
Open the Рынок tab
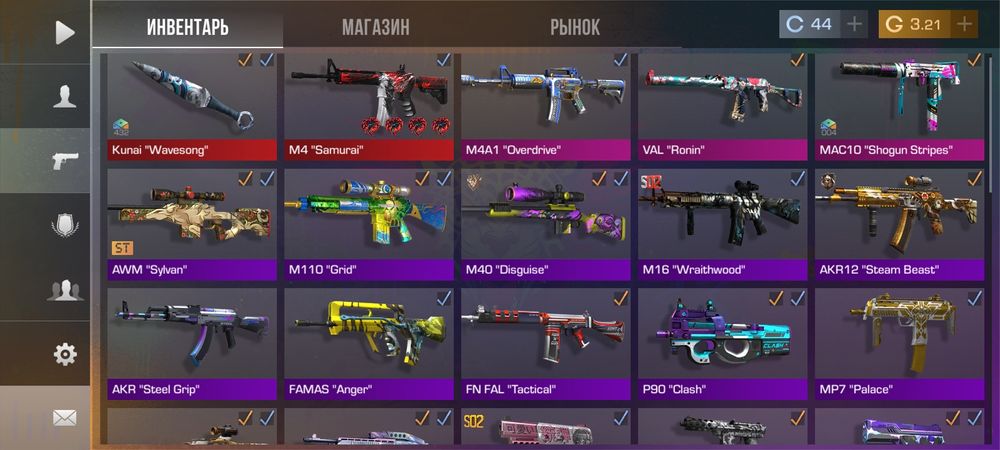coord(575,27)
